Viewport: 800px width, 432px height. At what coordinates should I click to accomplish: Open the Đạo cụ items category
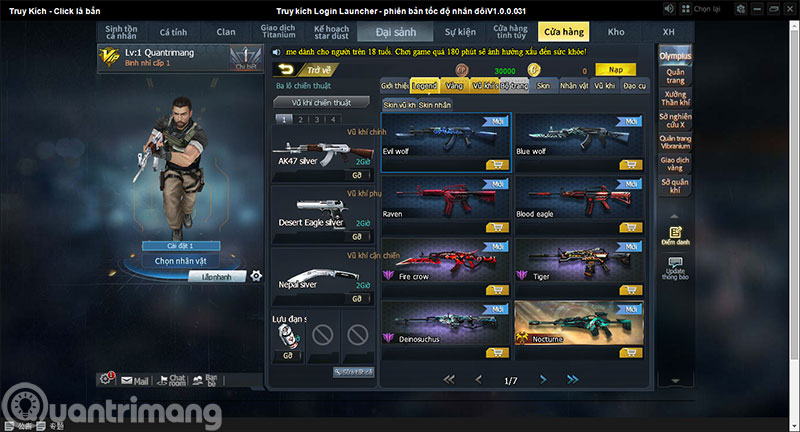point(635,87)
